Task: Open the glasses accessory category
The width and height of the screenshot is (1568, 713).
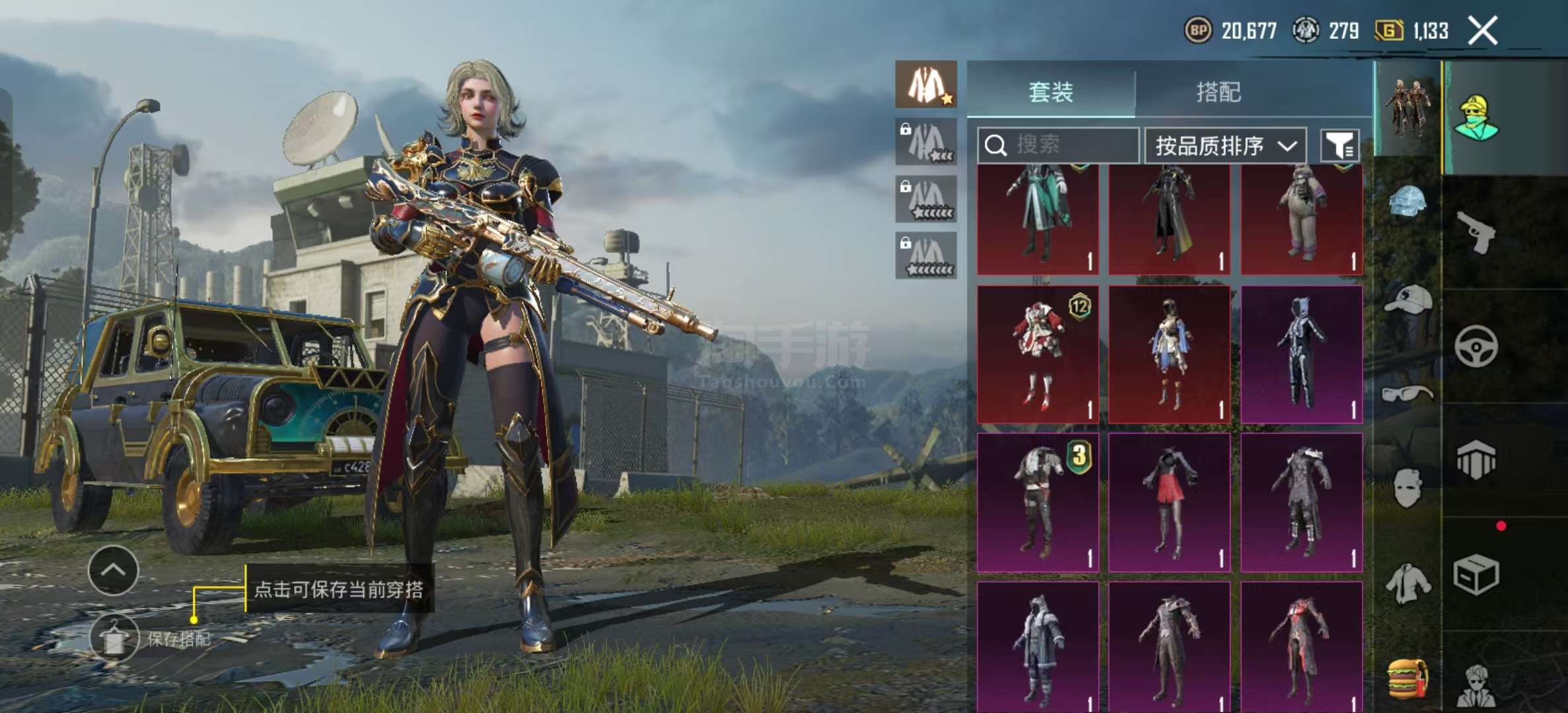Action: (x=1408, y=394)
